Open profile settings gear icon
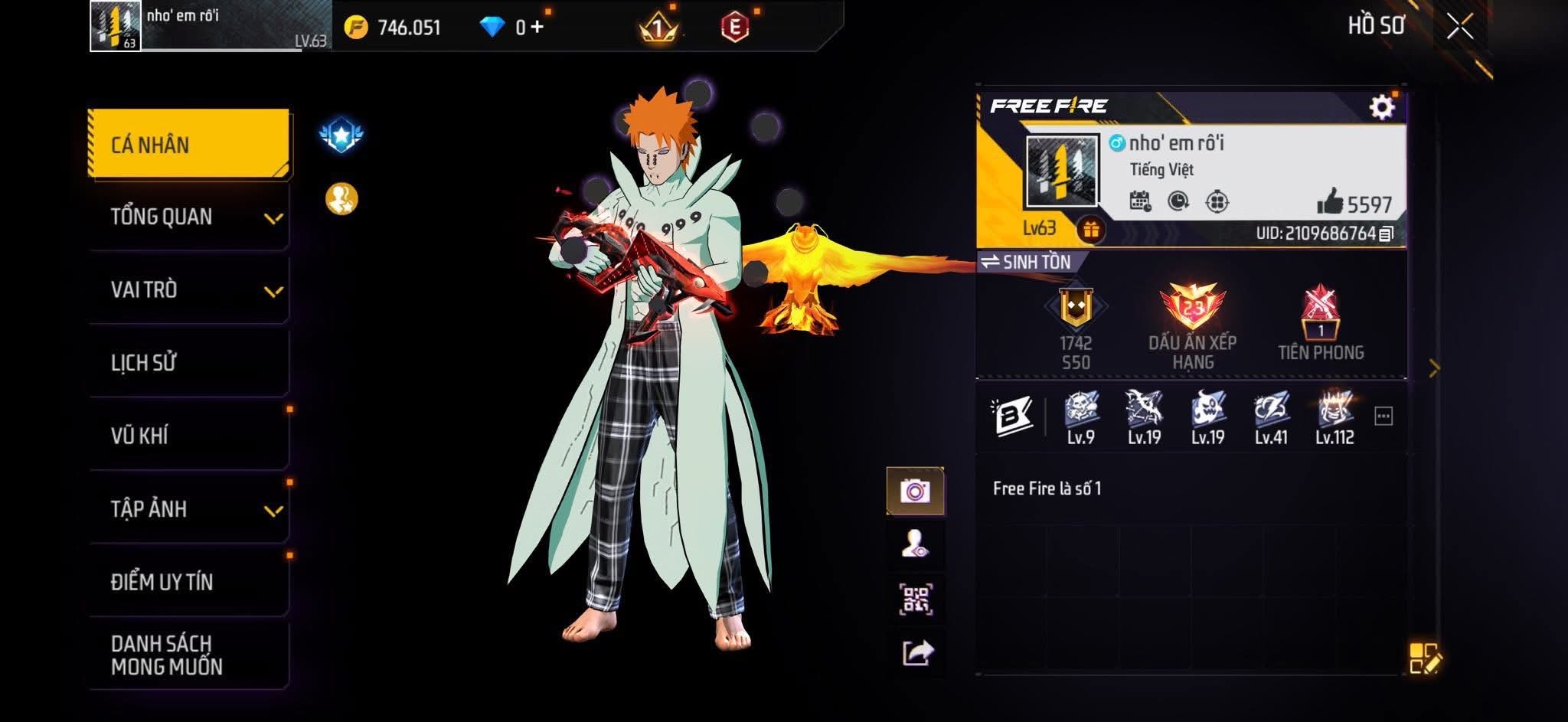Image resolution: width=1568 pixels, height=722 pixels. coord(1381,107)
